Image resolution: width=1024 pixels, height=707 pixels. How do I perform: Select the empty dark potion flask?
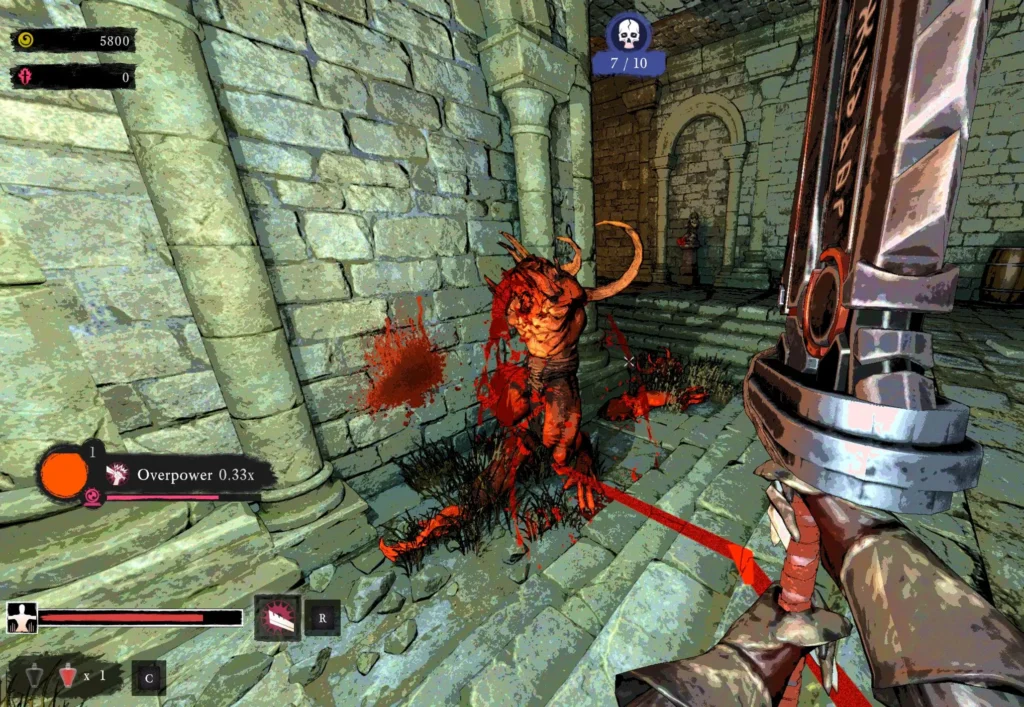36,677
